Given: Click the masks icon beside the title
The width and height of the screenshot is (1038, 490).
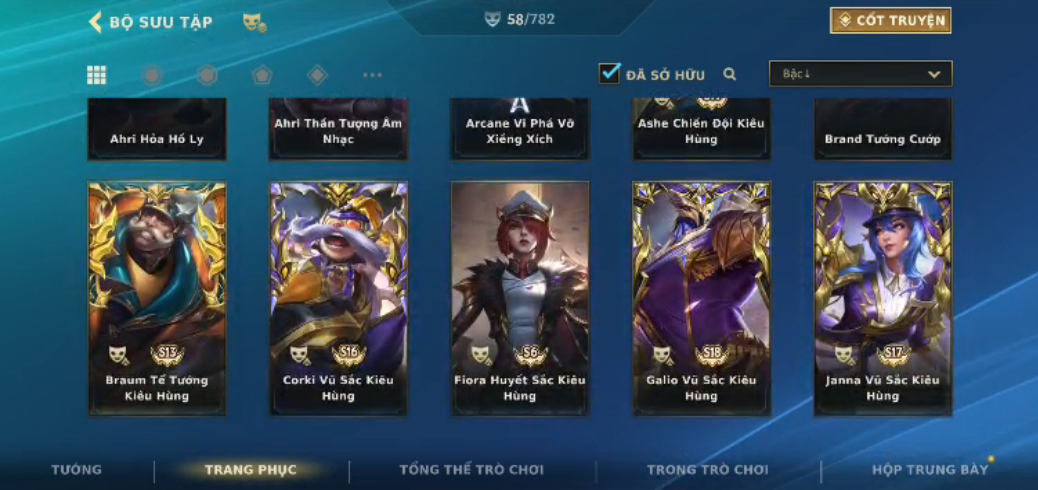Looking at the screenshot, I should (254, 22).
